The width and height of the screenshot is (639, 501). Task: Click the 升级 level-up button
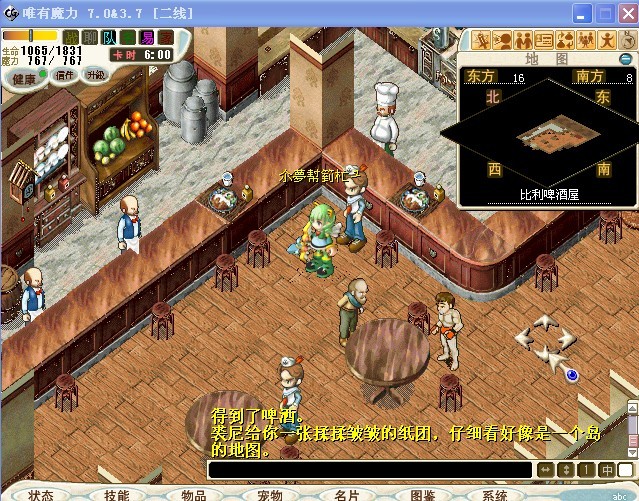96,75
